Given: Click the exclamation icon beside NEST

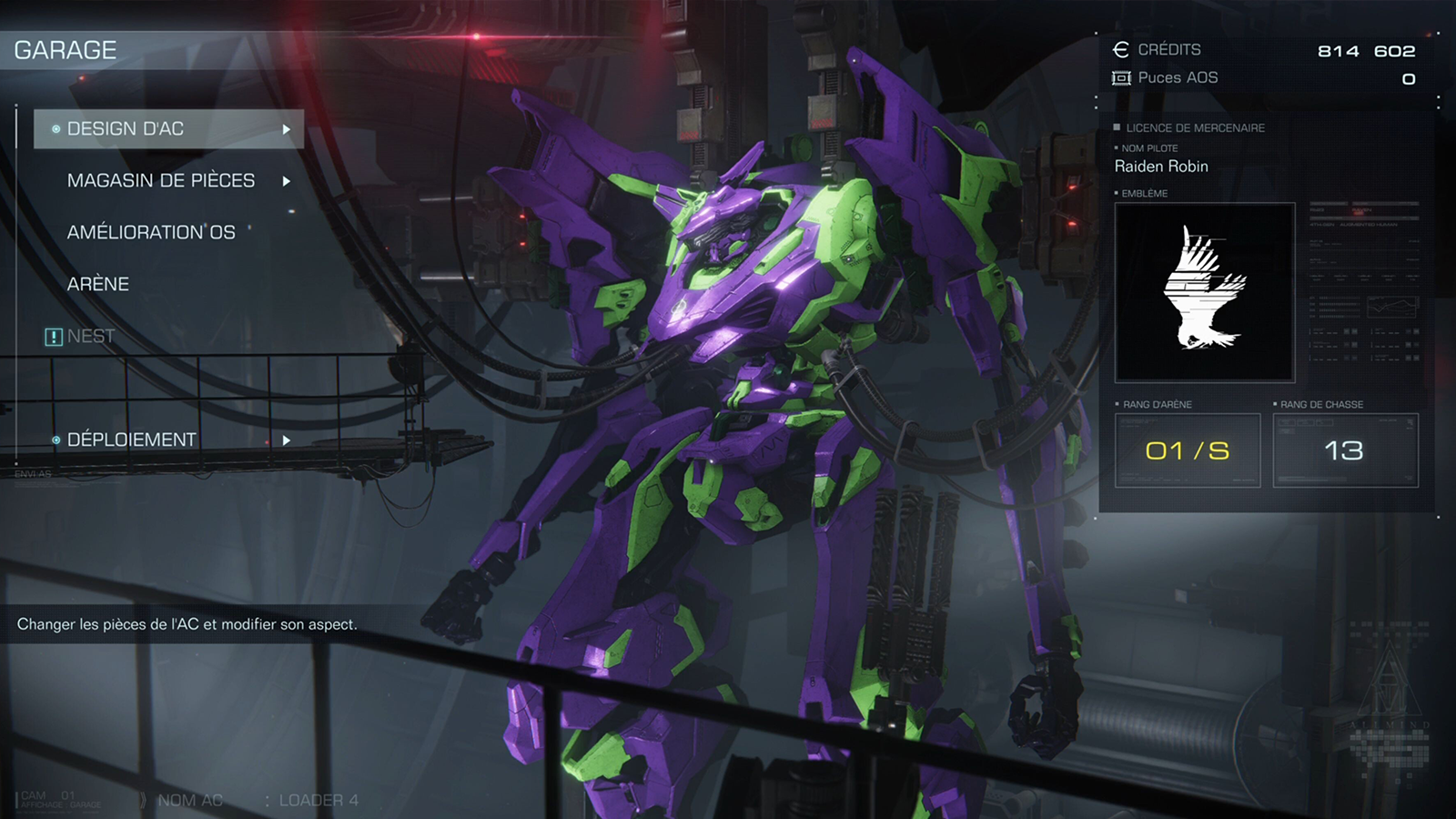Looking at the screenshot, I should (52, 336).
